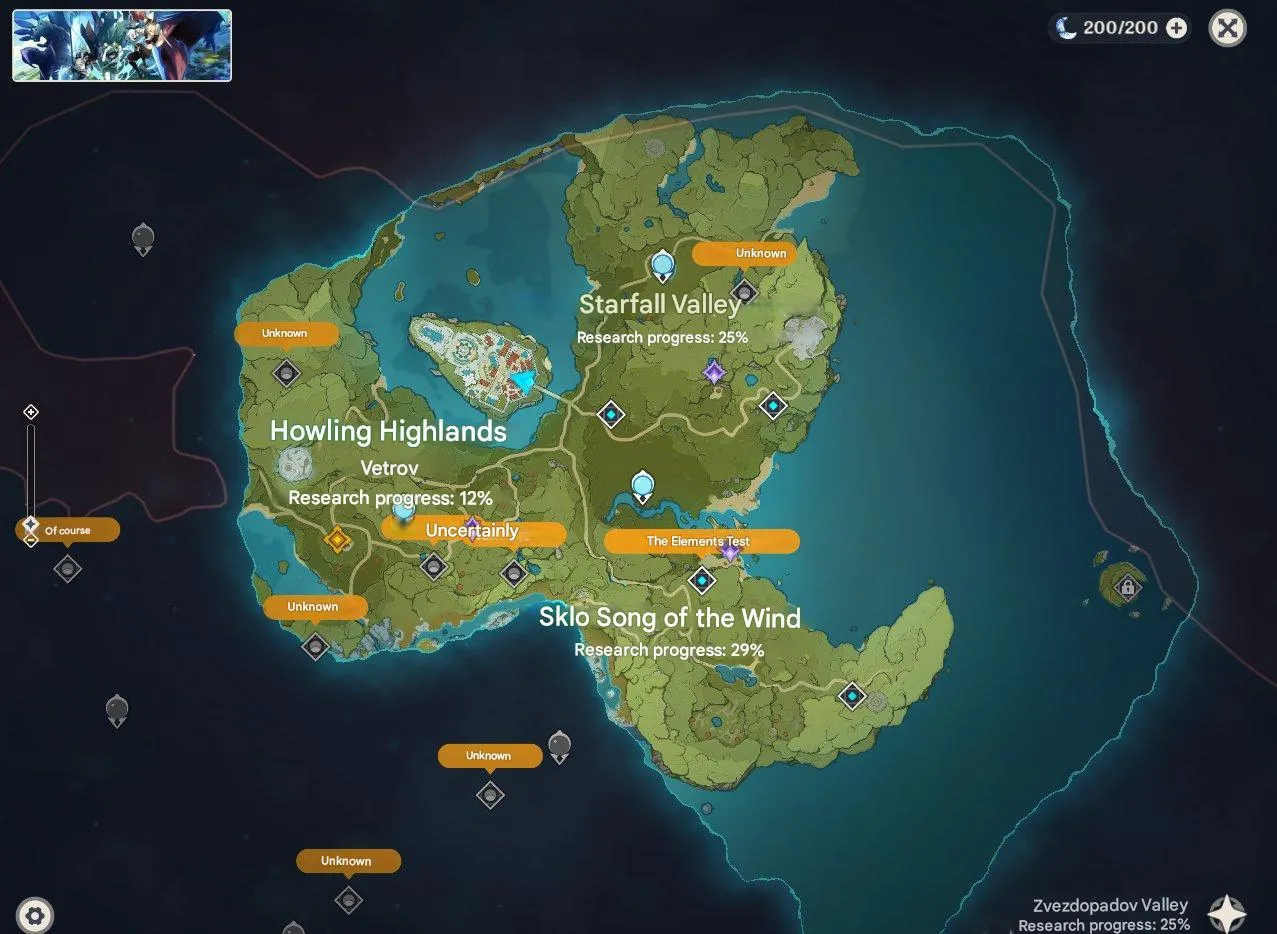Click the purple domain marker near Starfall Valley
This screenshot has width=1277, height=934.
tap(714, 373)
